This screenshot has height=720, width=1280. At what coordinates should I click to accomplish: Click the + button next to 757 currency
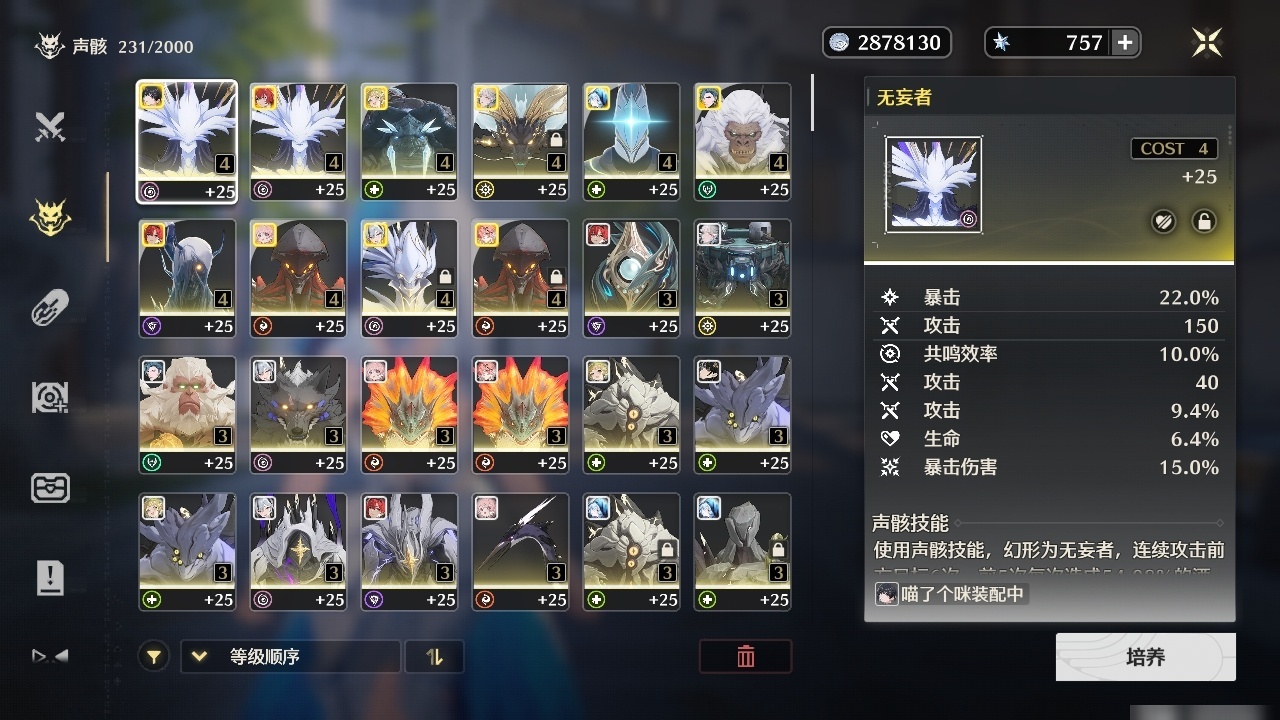pos(1126,42)
